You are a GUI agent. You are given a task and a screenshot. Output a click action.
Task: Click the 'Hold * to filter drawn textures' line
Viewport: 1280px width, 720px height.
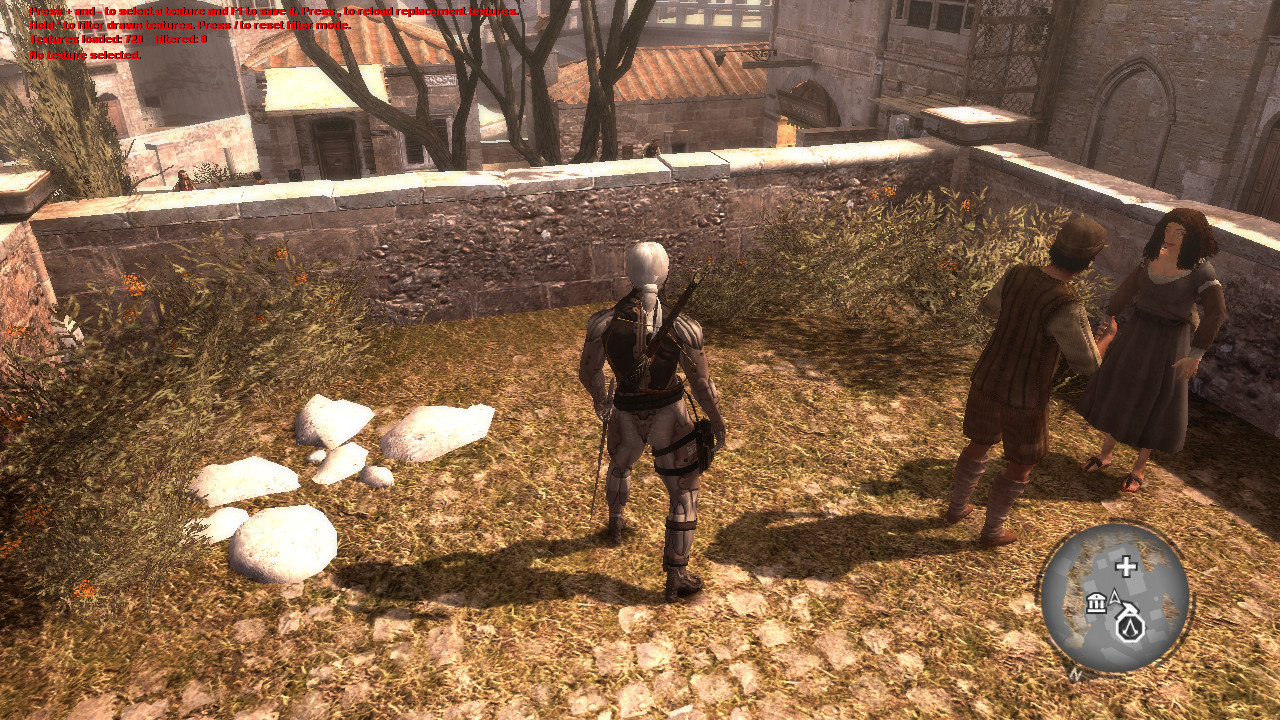pos(110,25)
